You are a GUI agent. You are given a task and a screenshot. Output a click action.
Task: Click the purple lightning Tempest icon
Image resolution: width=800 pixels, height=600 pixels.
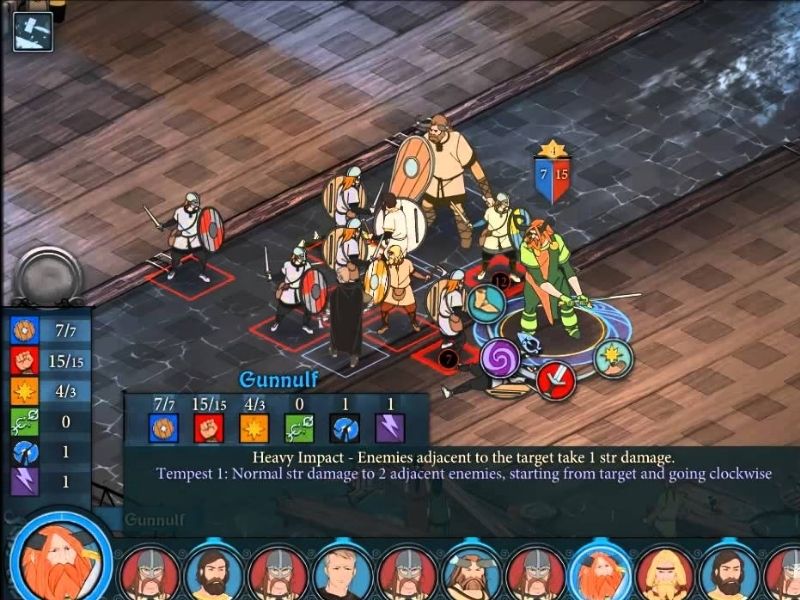pyautogui.click(x=389, y=427)
